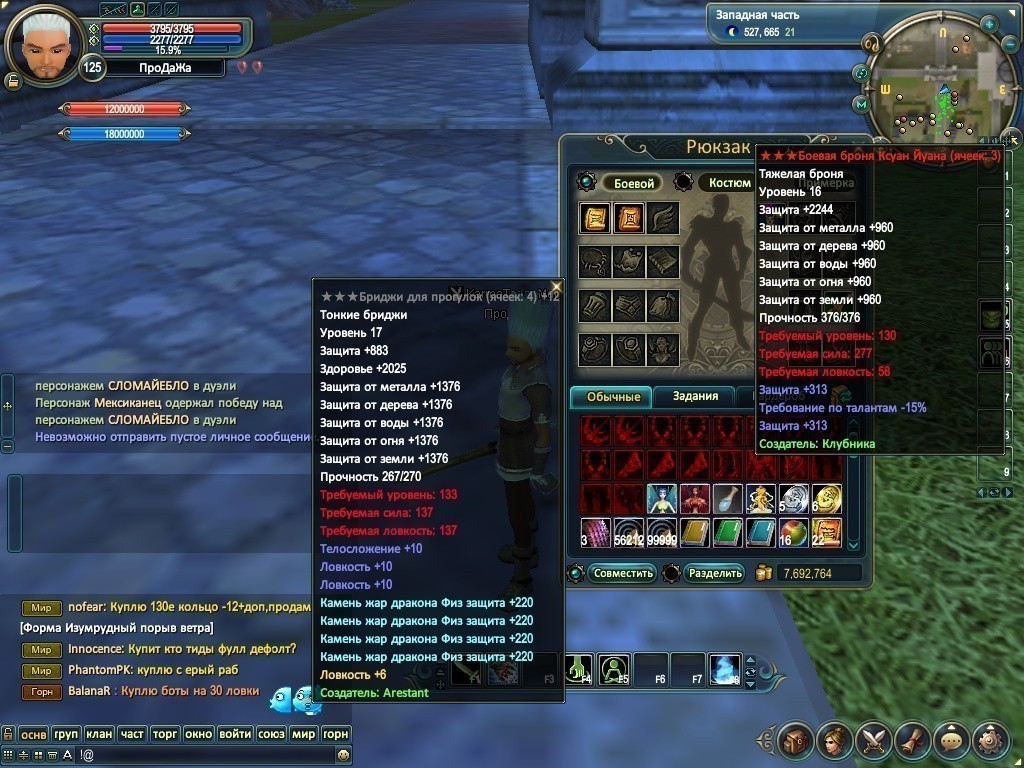1024x768 pixels.
Task: Select the gold coin item in the backpack
Action: [826, 499]
